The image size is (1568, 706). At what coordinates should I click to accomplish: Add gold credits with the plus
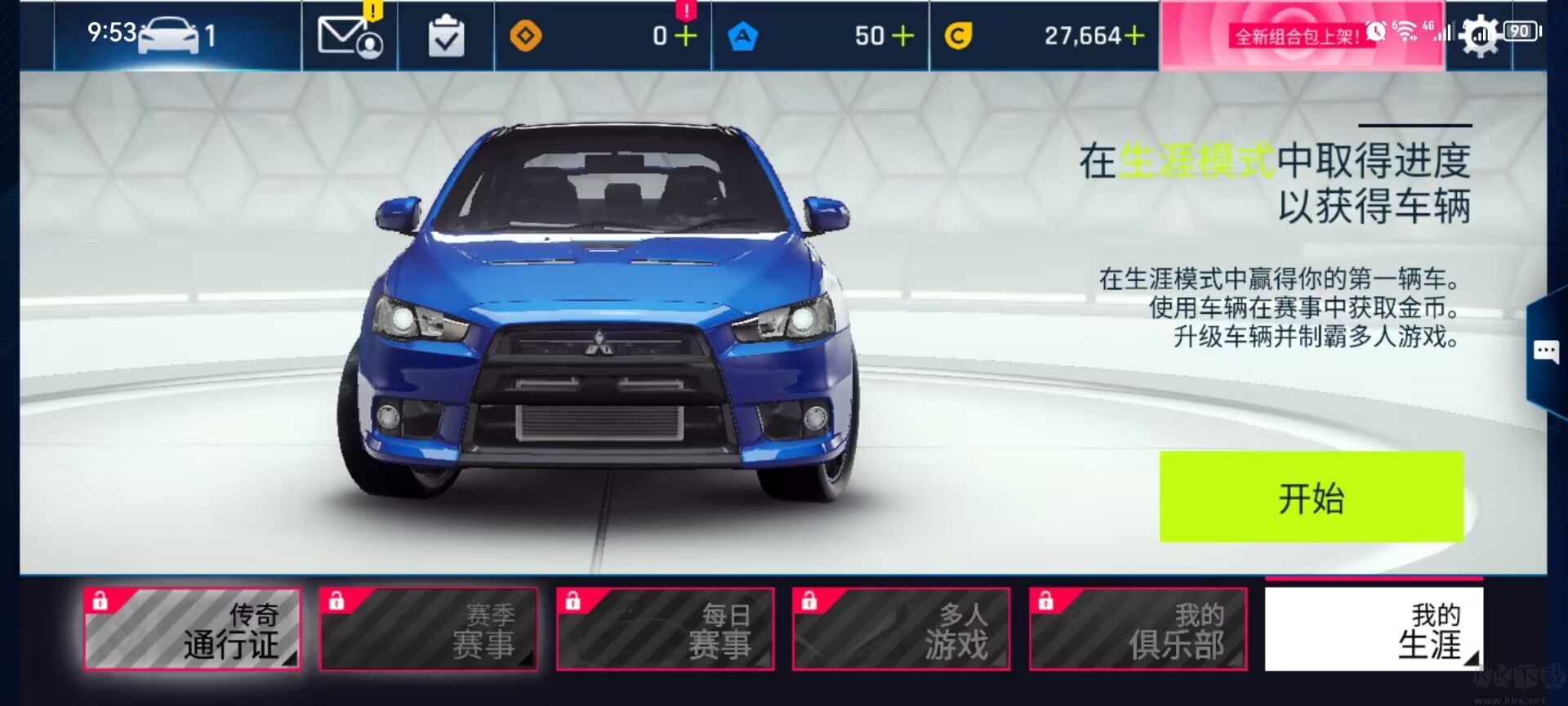click(1134, 36)
